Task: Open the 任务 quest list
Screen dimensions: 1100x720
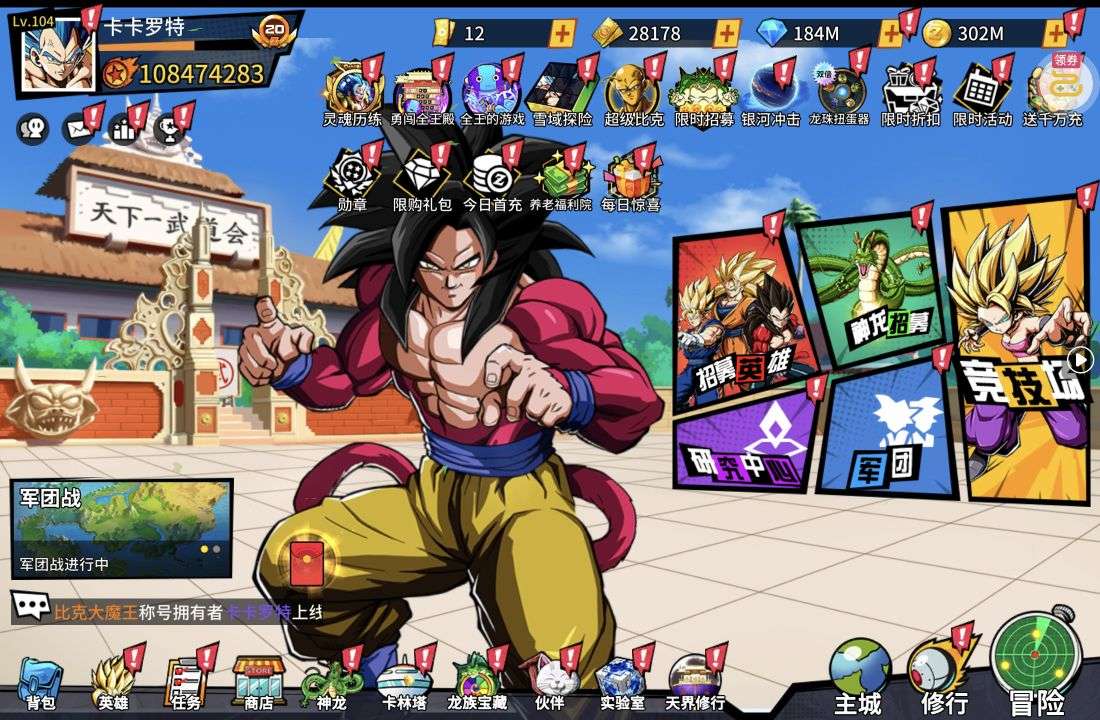Action: pyautogui.click(x=185, y=684)
